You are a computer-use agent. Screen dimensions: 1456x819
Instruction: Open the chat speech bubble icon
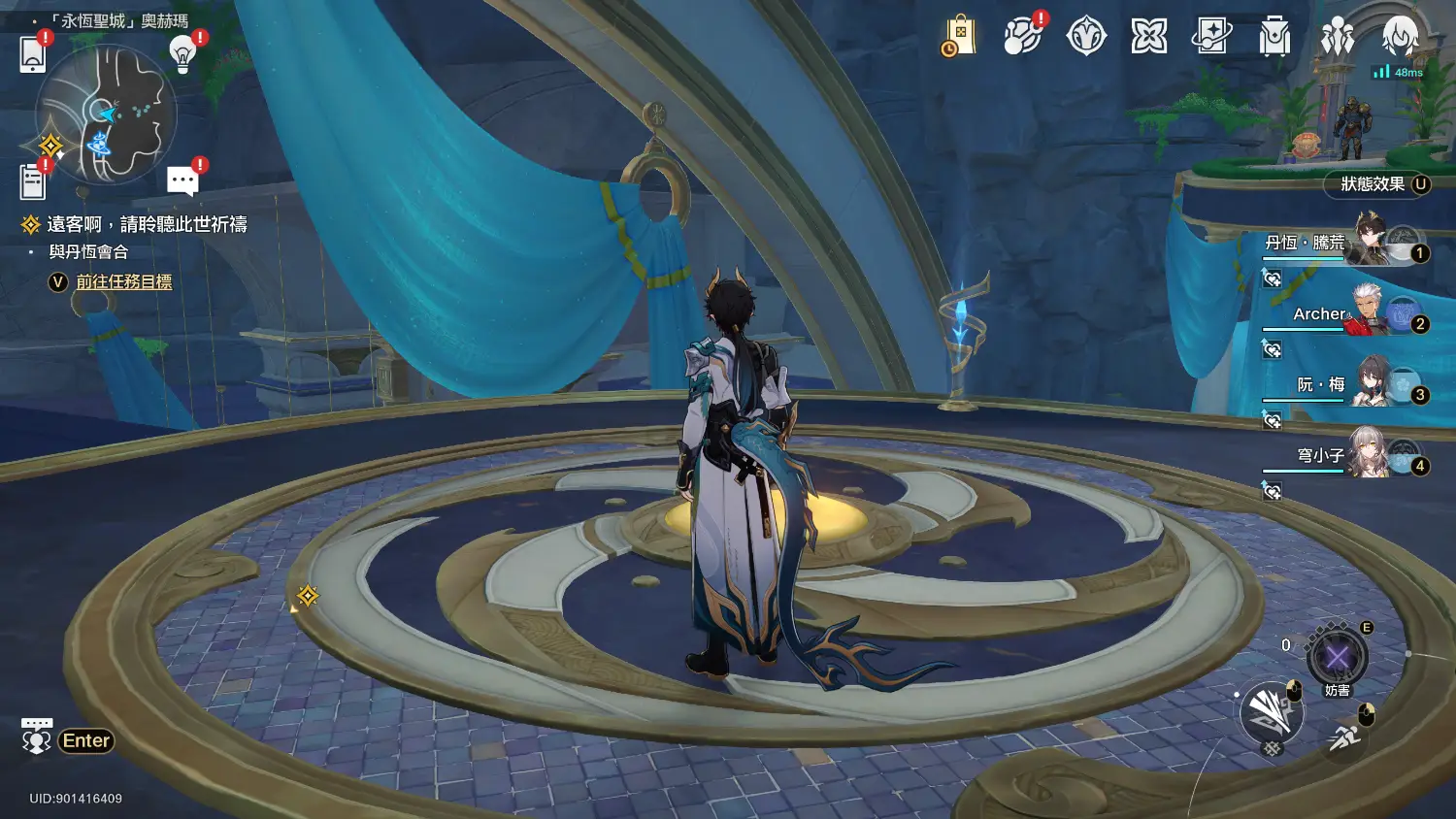tap(182, 180)
